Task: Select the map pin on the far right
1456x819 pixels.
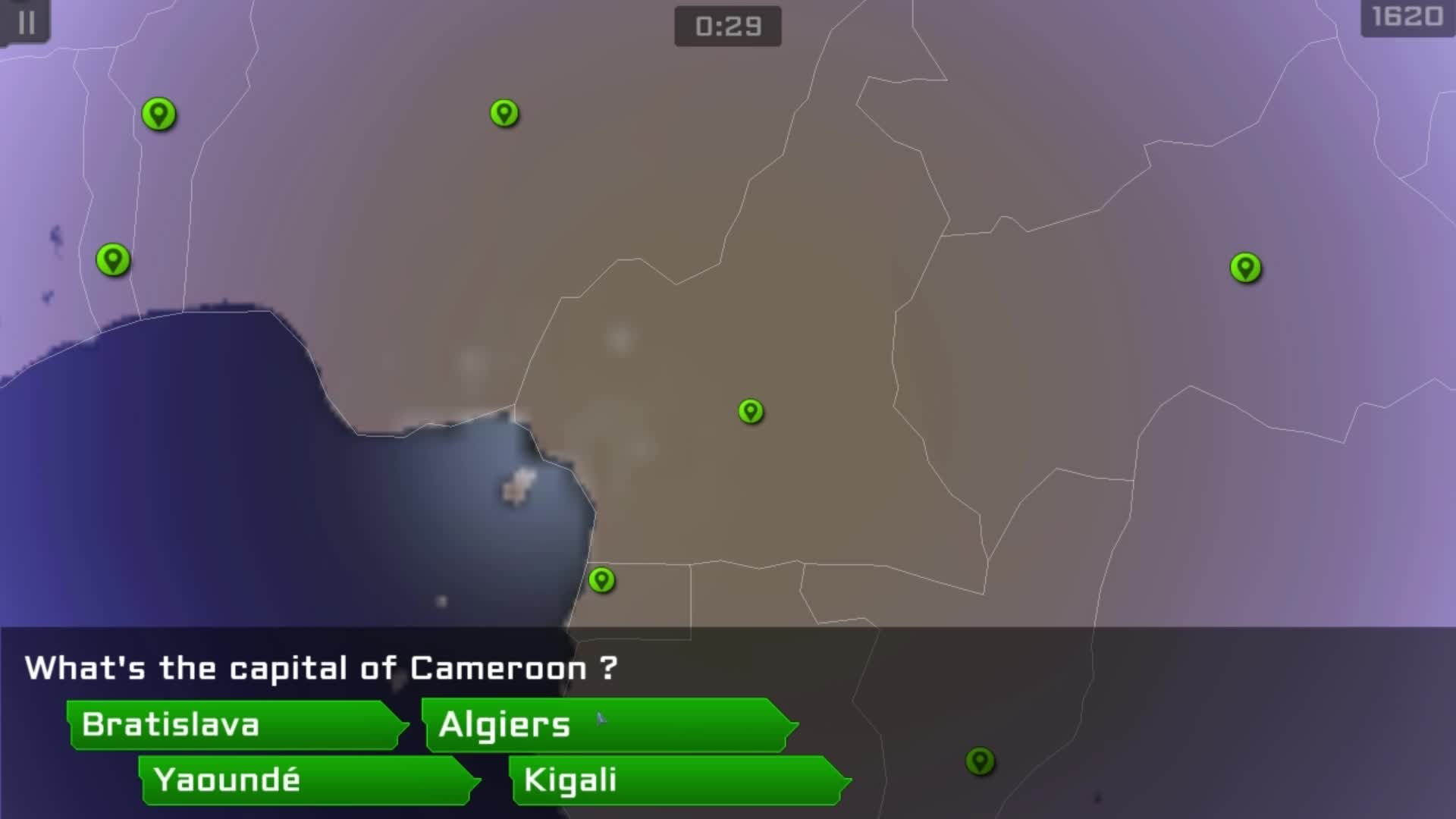Action: click(1244, 268)
